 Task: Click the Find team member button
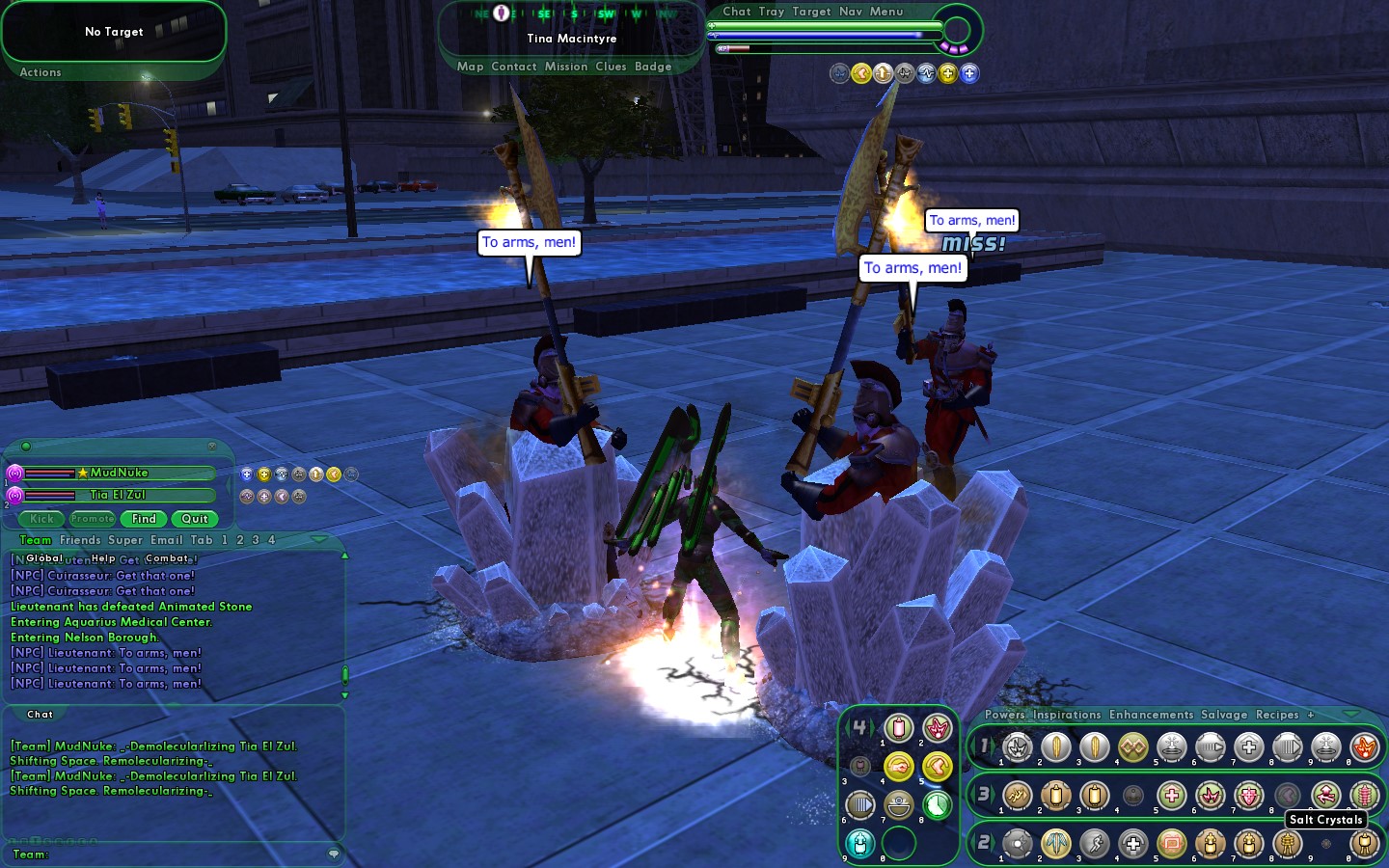(x=144, y=519)
